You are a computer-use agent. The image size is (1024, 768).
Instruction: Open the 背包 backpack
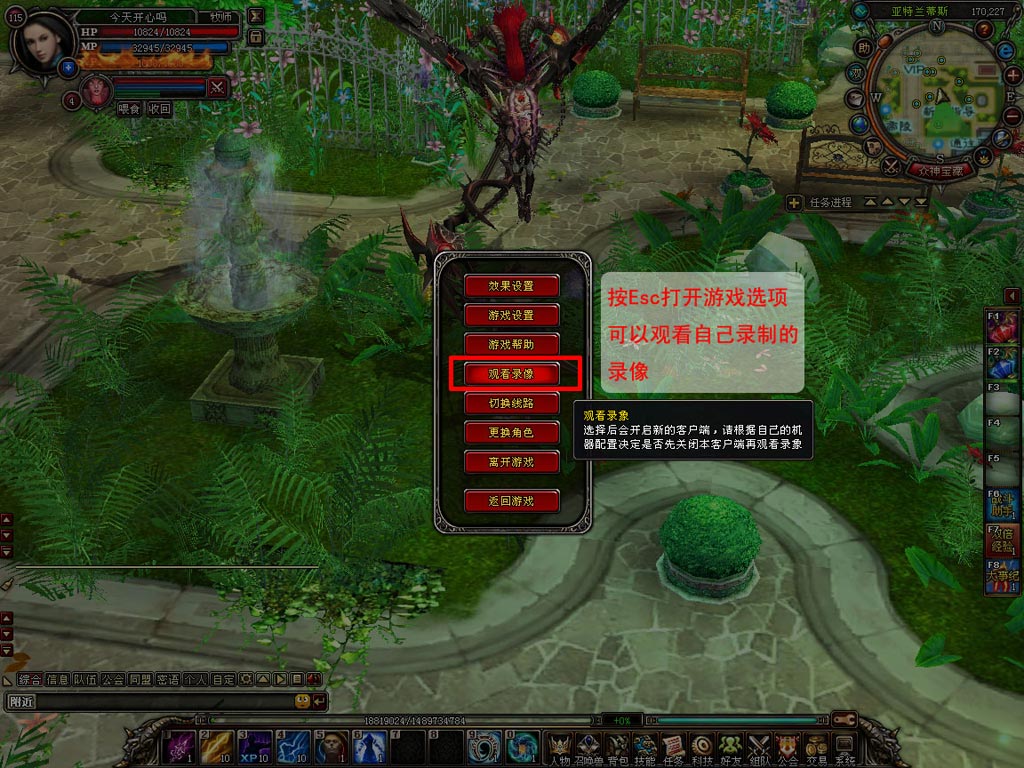click(616, 745)
